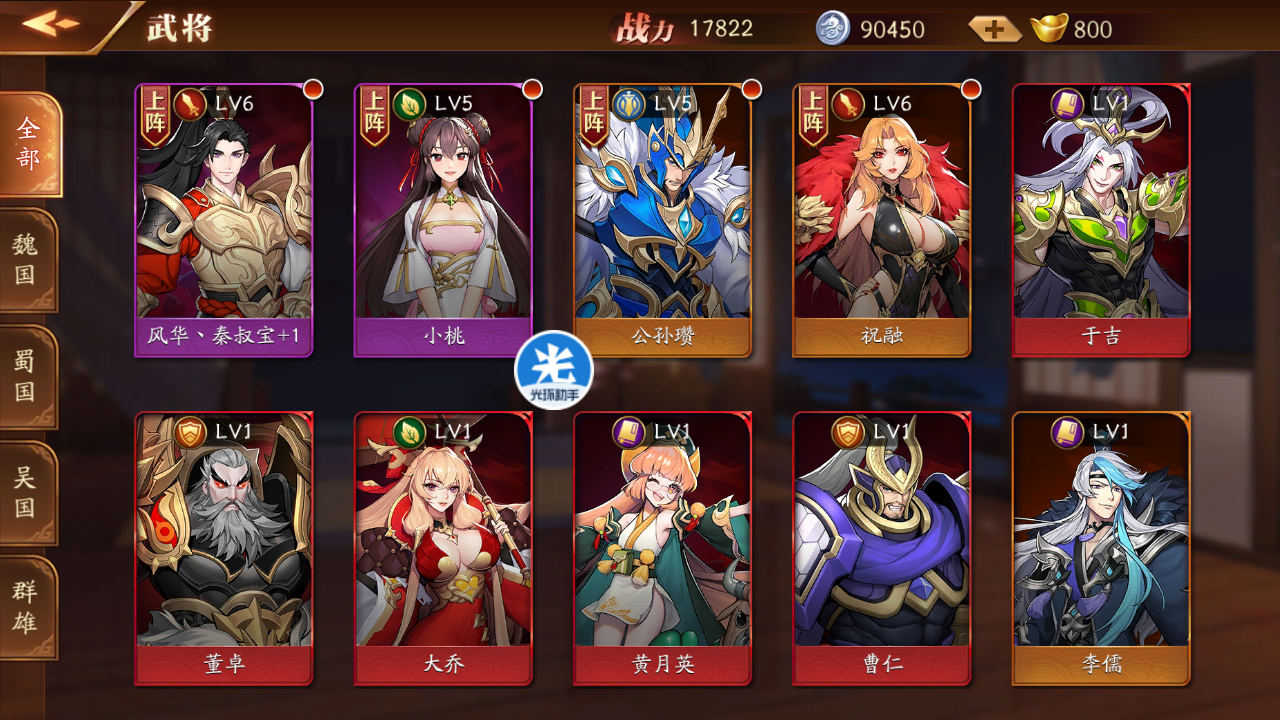1280x720 pixels.
Task: Show the 吴国 faction heroes
Action: coord(26,492)
